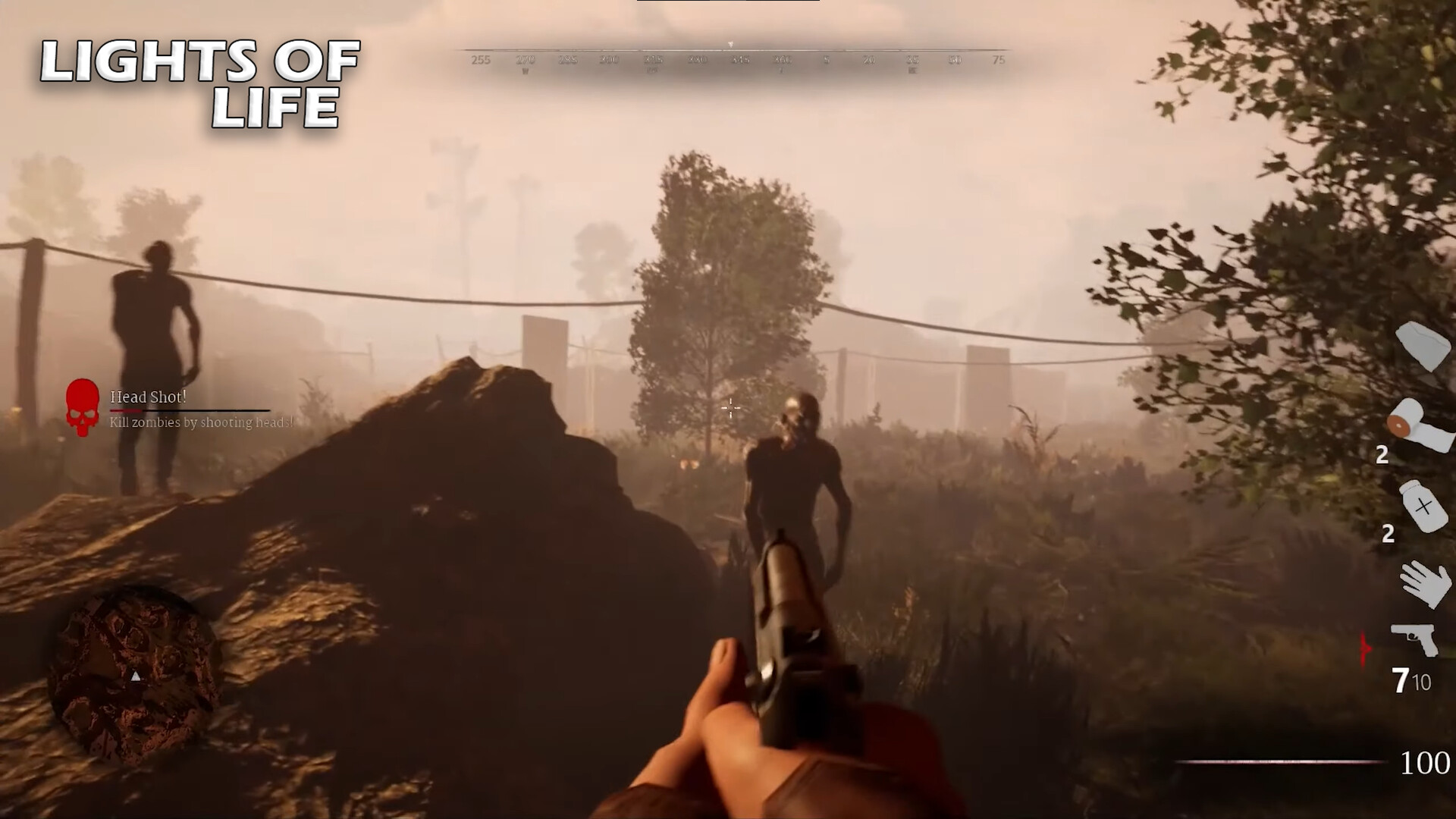Click the compass heading indicator
This screenshot has height=819, width=1456.
point(730,45)
